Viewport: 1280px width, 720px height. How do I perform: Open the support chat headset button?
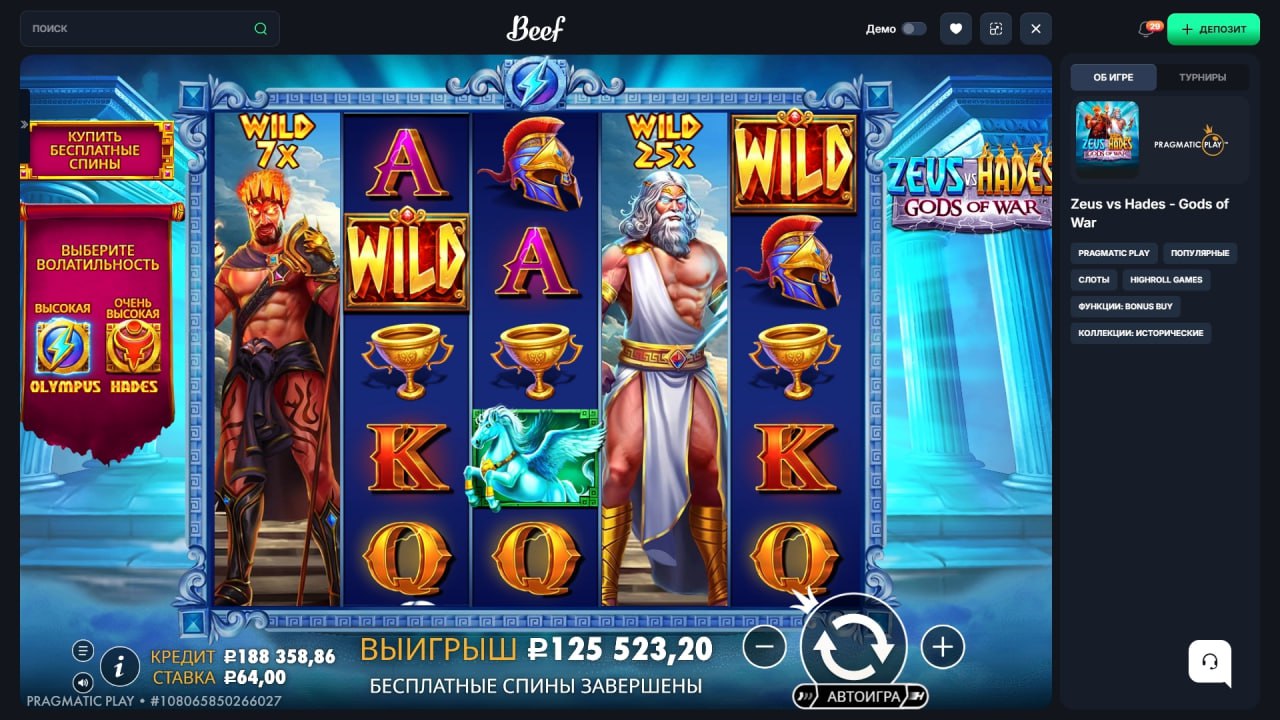(x=1209, y=661)
